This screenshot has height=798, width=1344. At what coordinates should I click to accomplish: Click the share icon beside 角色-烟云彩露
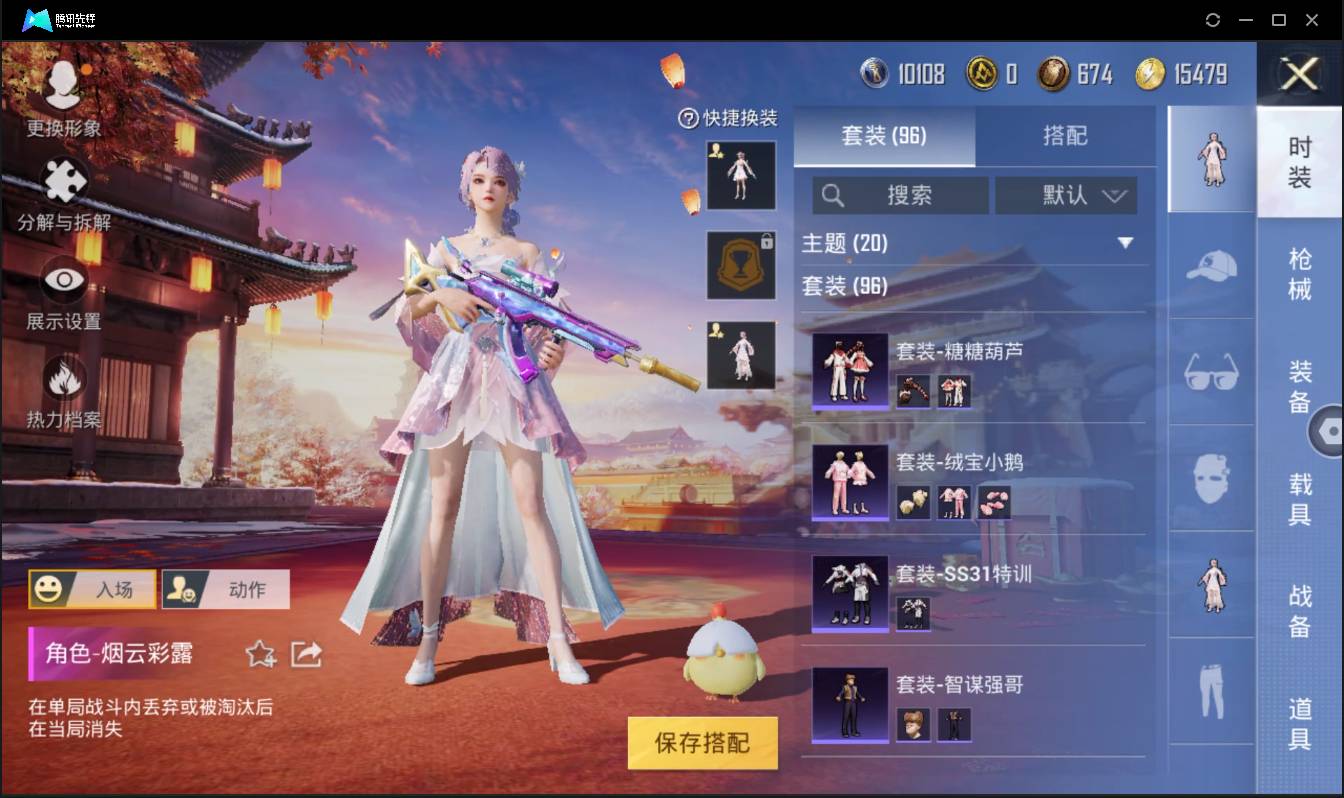pyautogui.click(x=305, y=655)
